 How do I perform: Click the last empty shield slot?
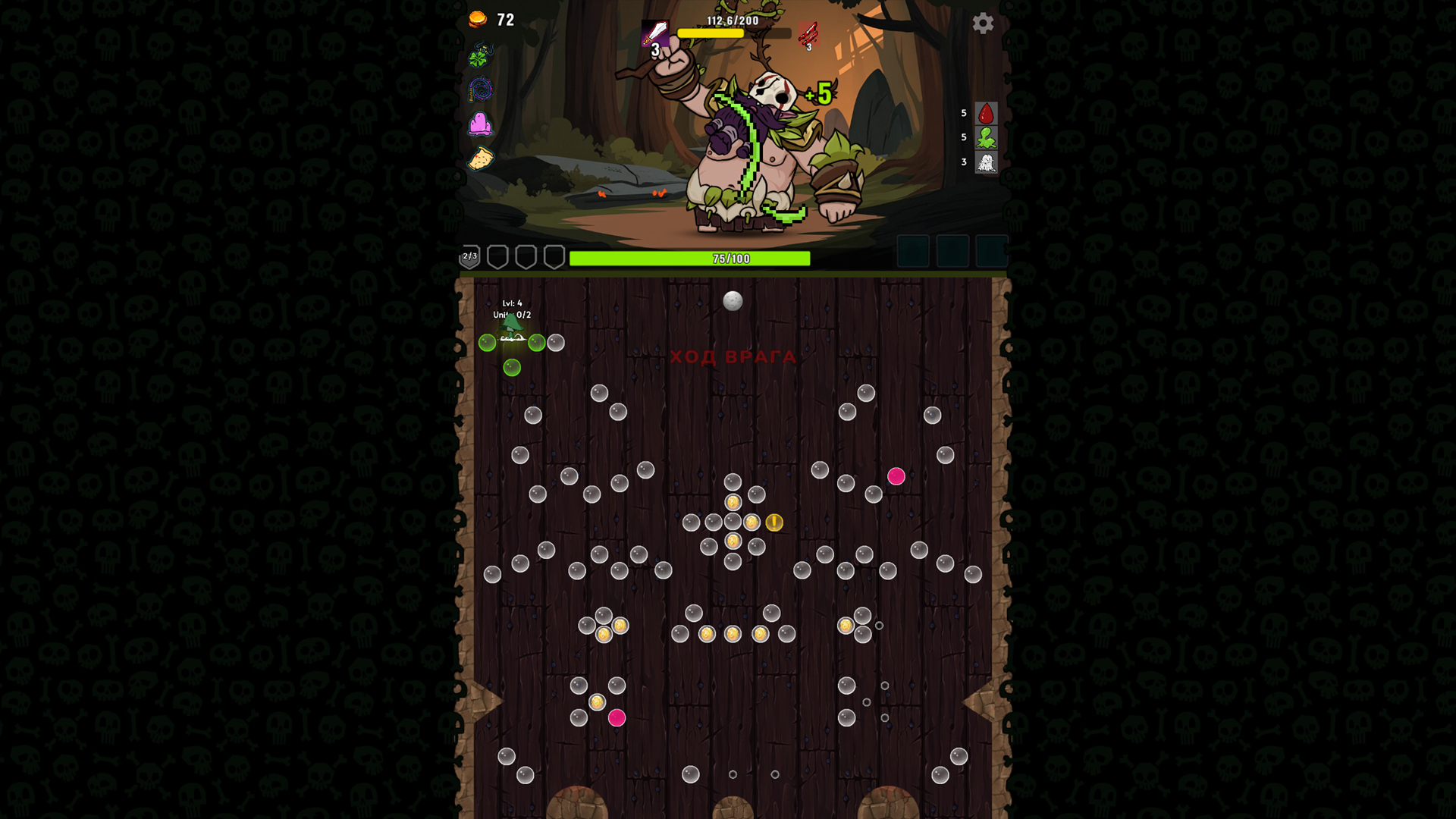[554, 256]
